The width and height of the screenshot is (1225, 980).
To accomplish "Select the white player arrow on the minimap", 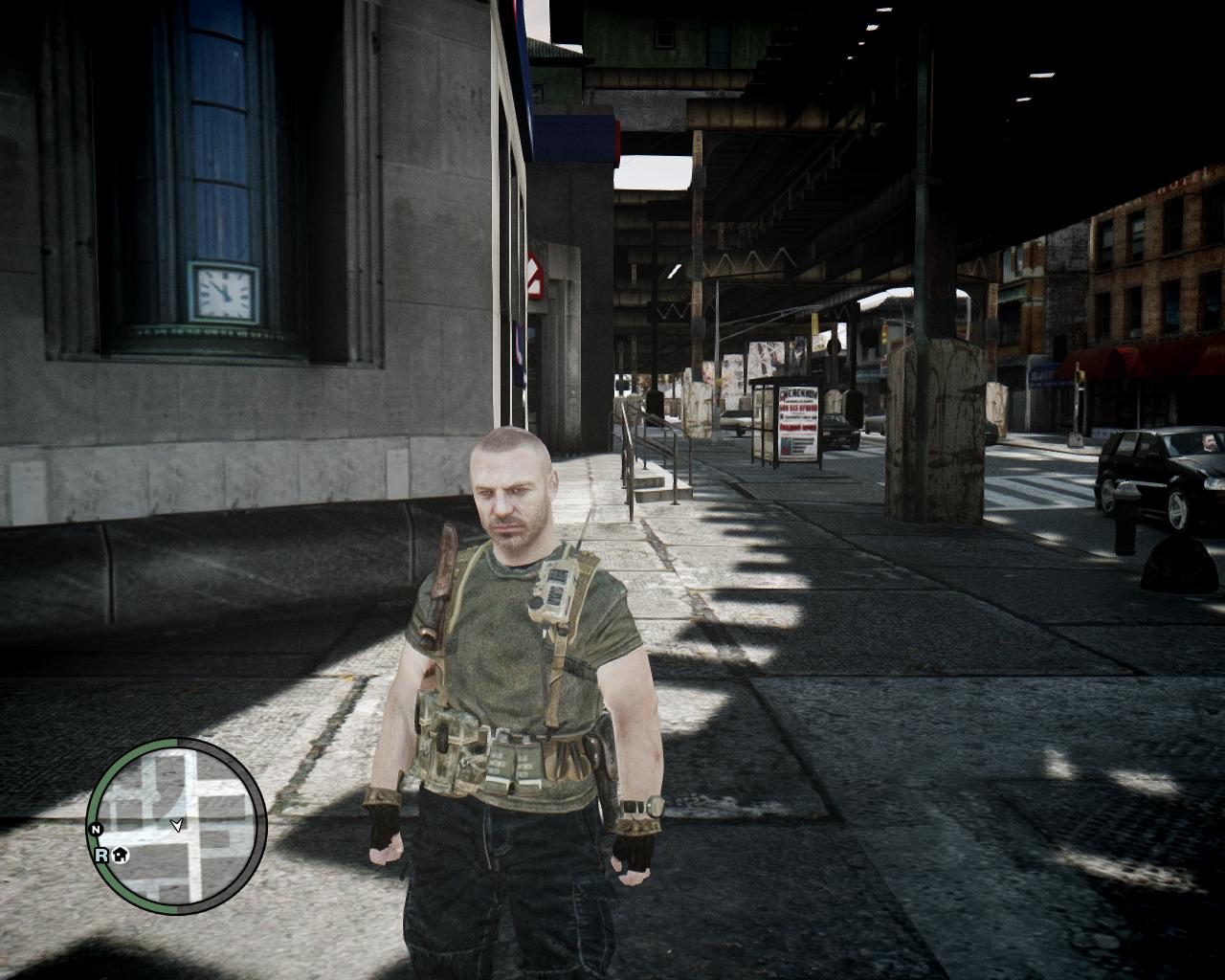I will pyautogui.click(x=177, y=824).
